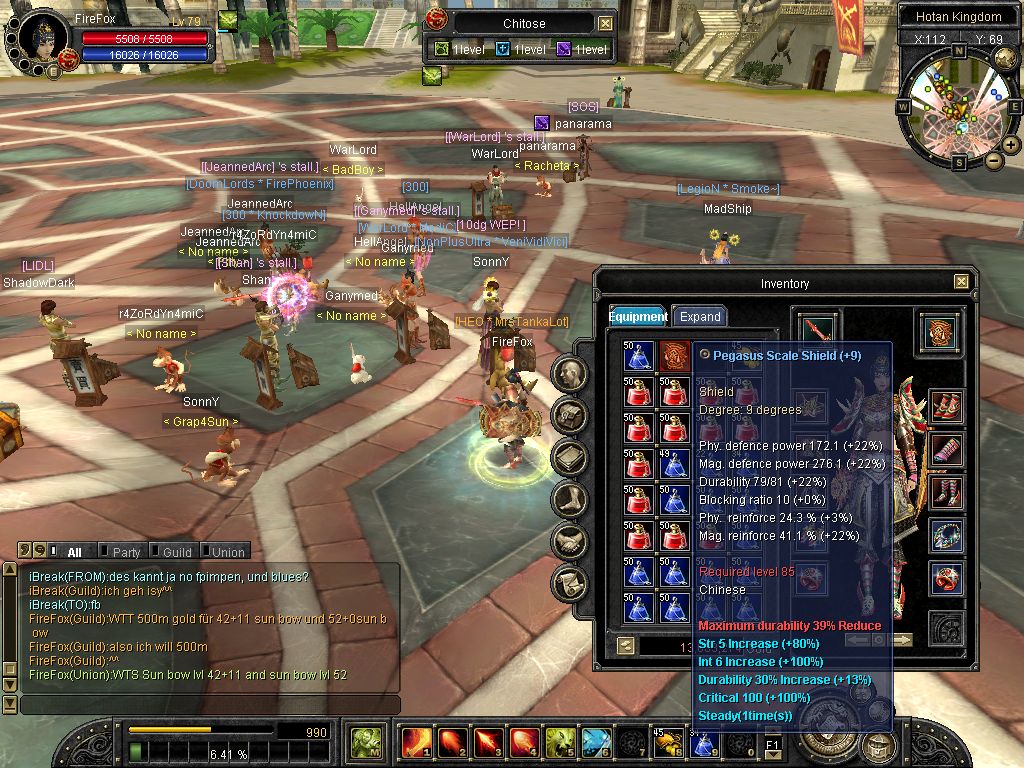
Task: Use the blue potion in hotbar slot 9
Action: (703, 743)
